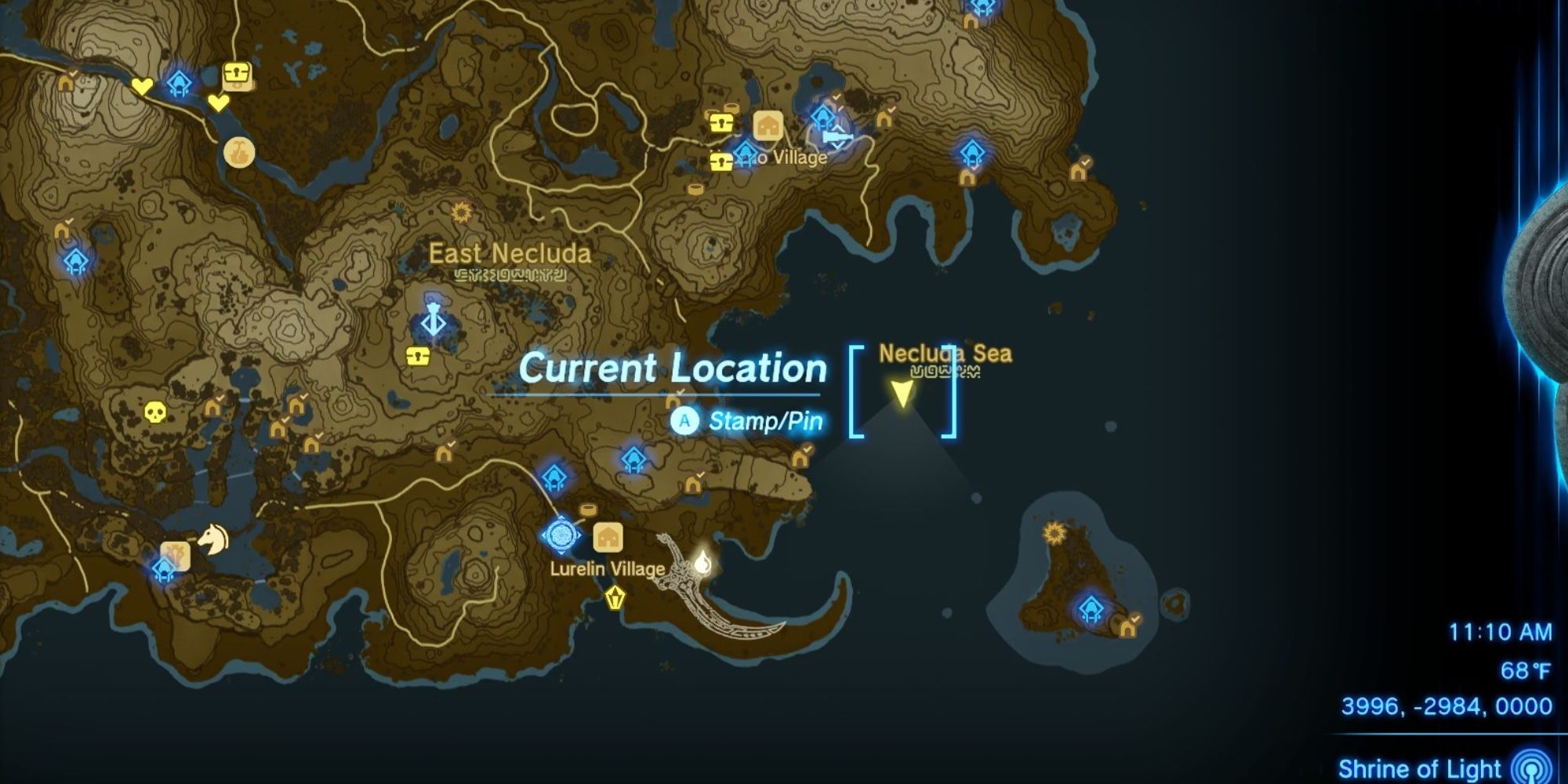This screenshot has height=784, width=1568.
Task: Select the cooking pot icon near Hateno Village
Action: [x=733, y=106]
